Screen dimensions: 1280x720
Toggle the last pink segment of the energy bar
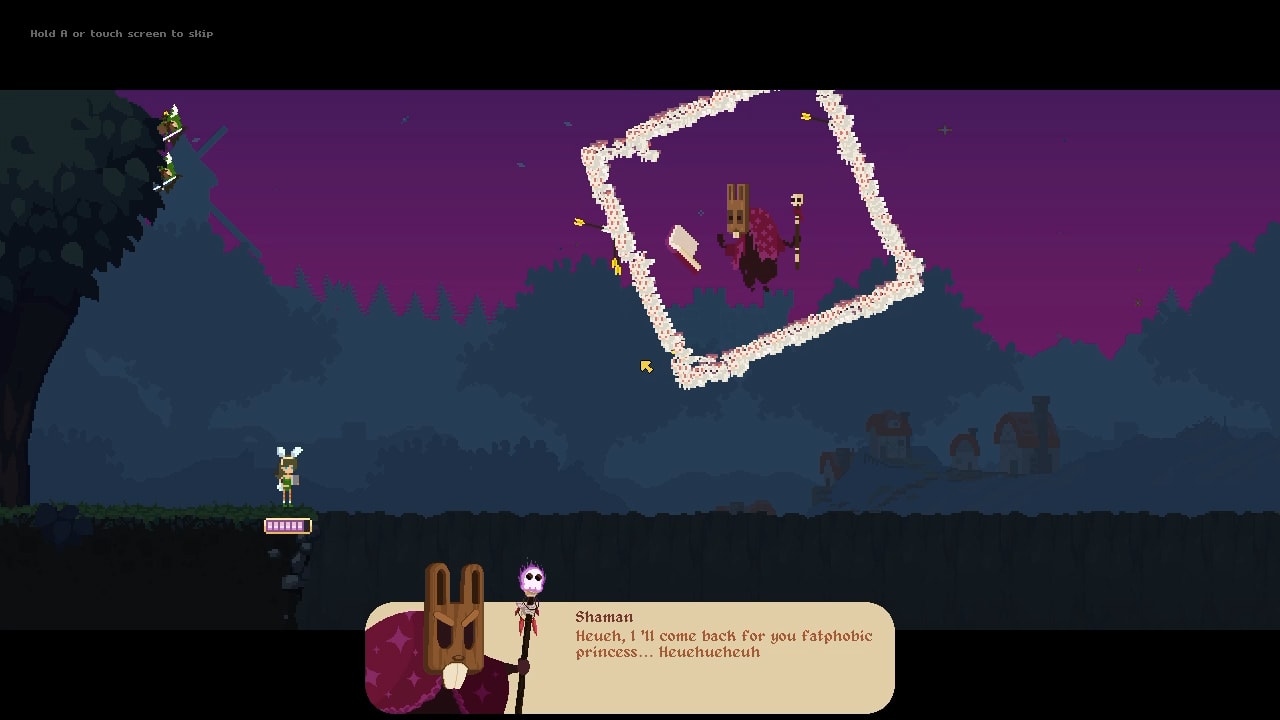coord(300,526)
